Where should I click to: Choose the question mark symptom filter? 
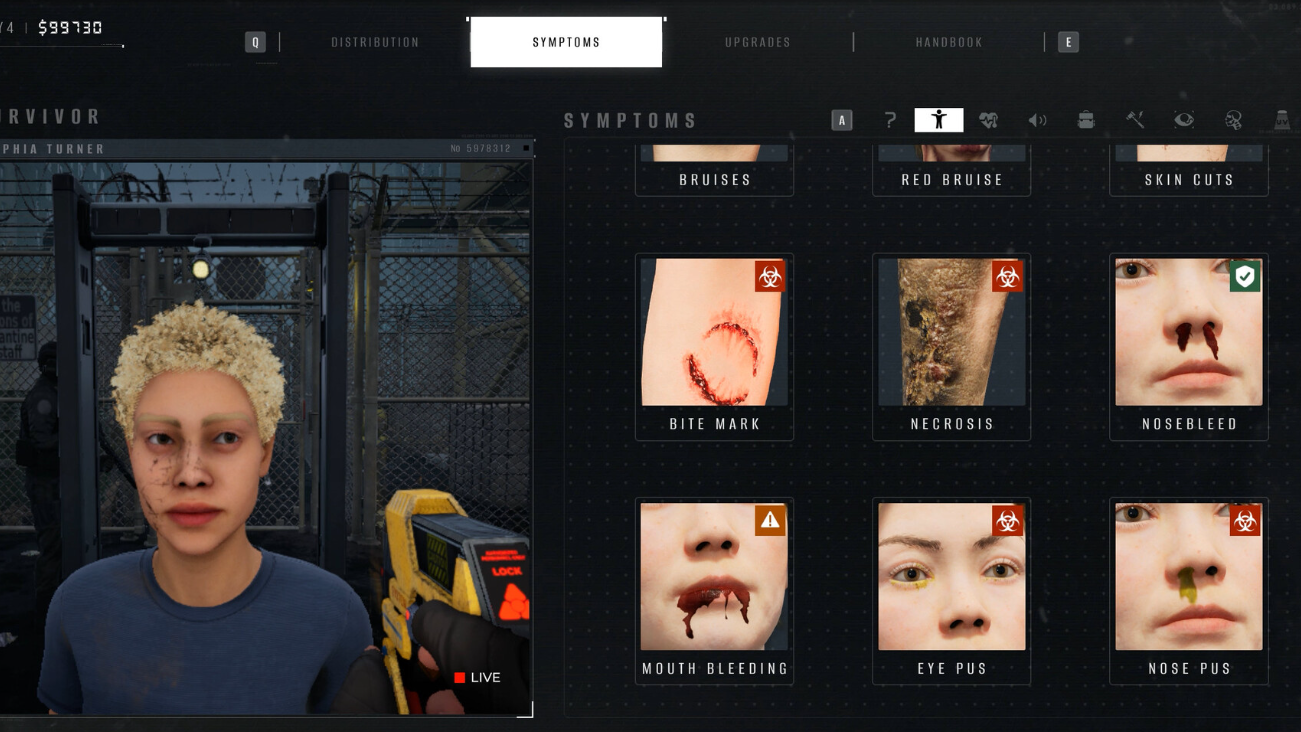(890, 120)
